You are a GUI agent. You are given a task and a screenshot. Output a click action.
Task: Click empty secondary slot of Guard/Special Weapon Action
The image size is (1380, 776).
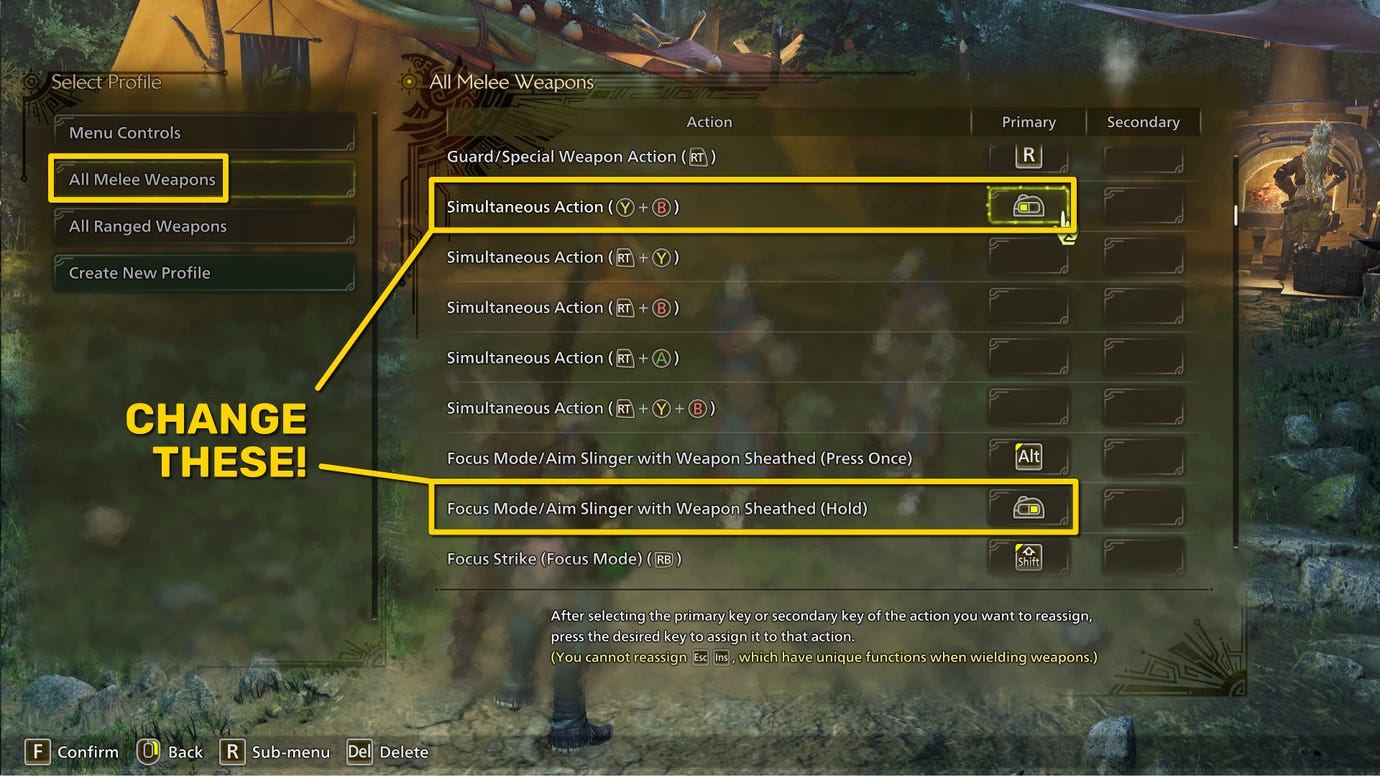[1144, 155]
